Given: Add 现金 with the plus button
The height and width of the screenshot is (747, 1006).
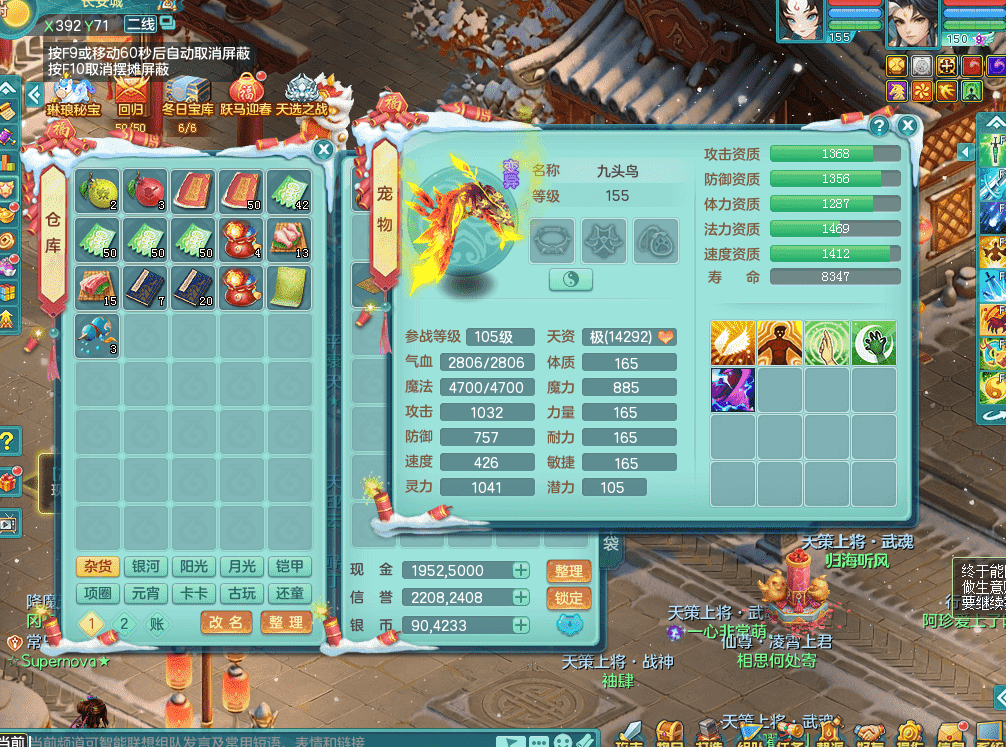Looking at the screenshot, I should (x=521, y=570).
